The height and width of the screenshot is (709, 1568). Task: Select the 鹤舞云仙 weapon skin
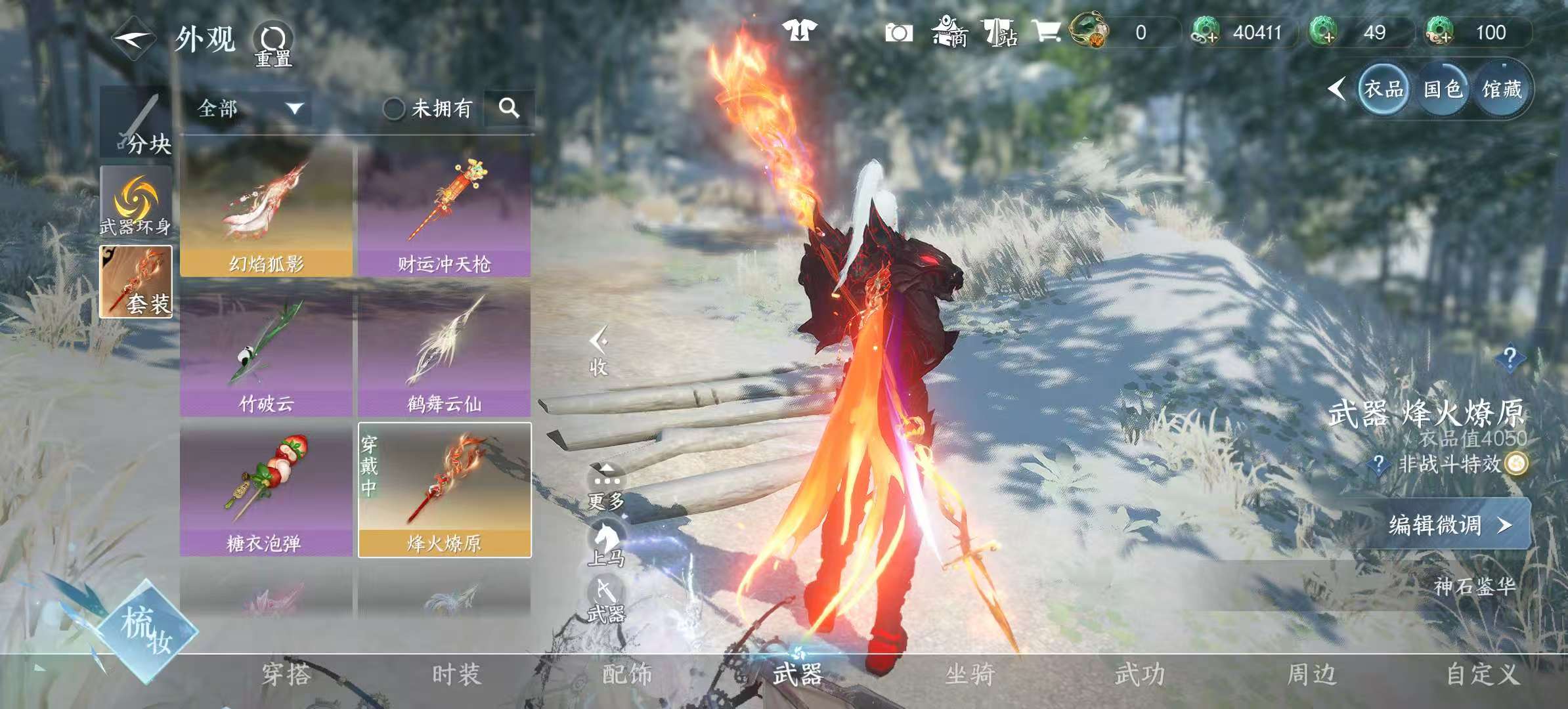point(445,353)
